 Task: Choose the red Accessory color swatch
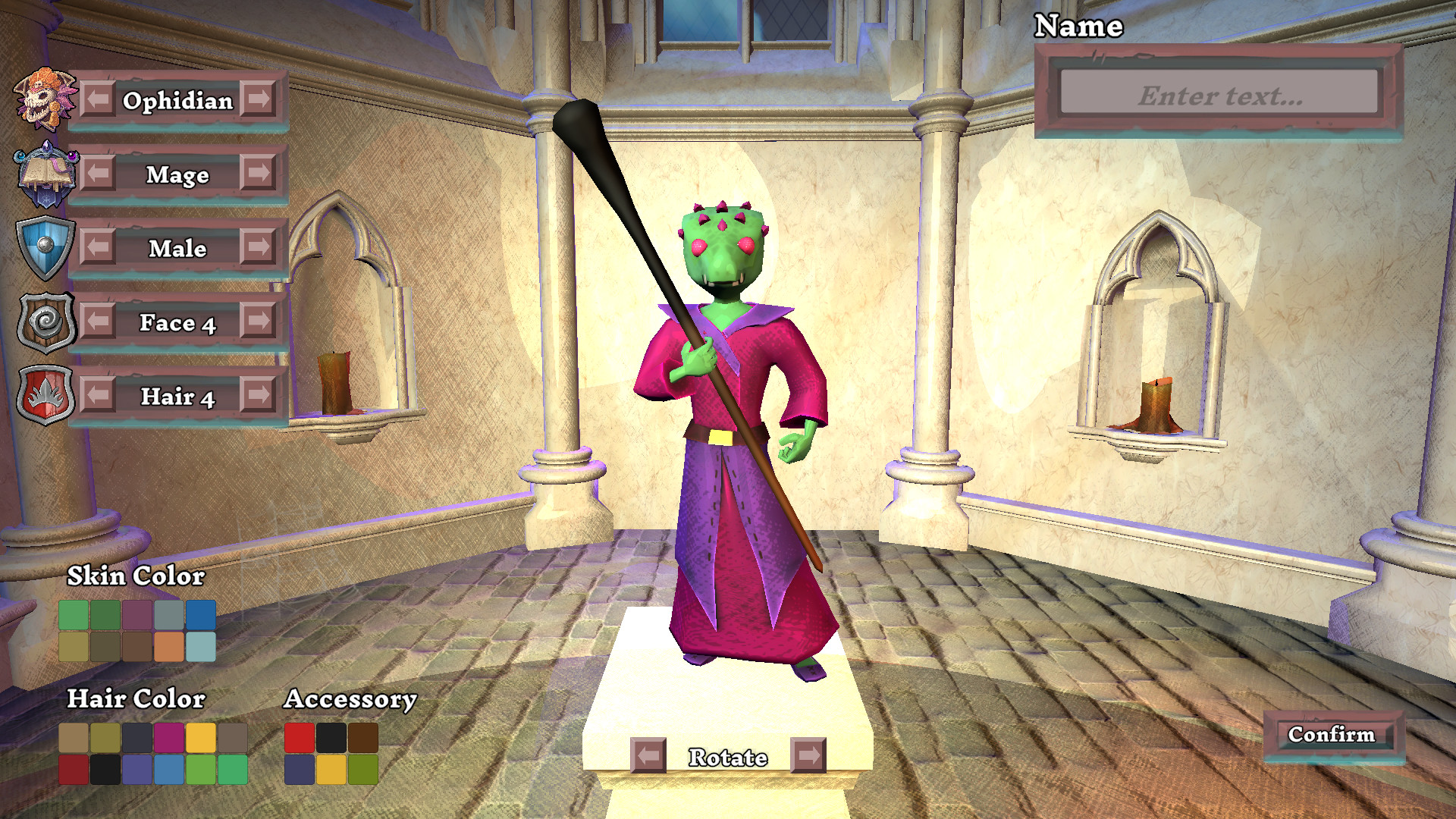pos(297,738)
